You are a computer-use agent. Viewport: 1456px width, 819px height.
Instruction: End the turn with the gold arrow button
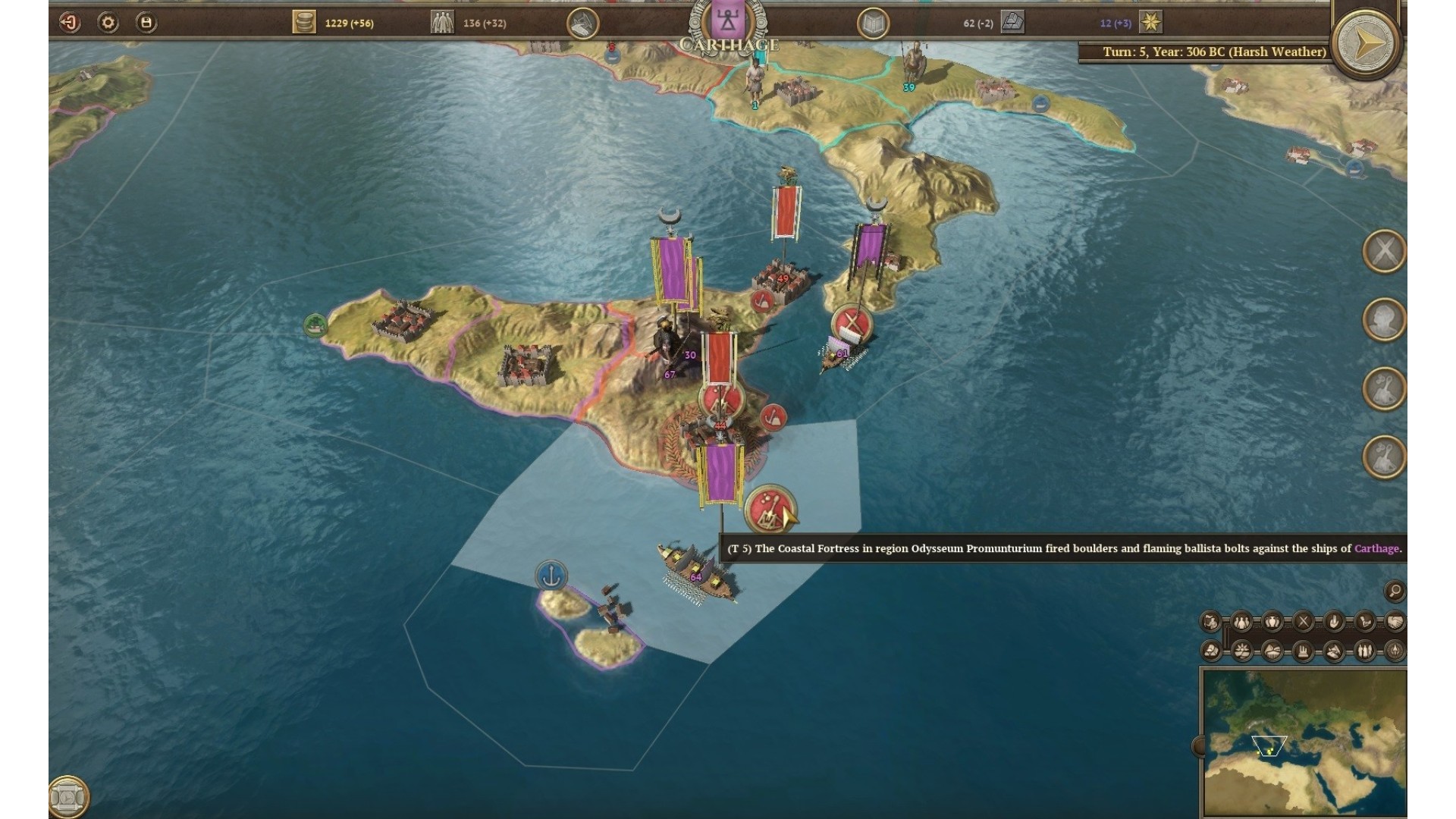[x=1366, y=42]
